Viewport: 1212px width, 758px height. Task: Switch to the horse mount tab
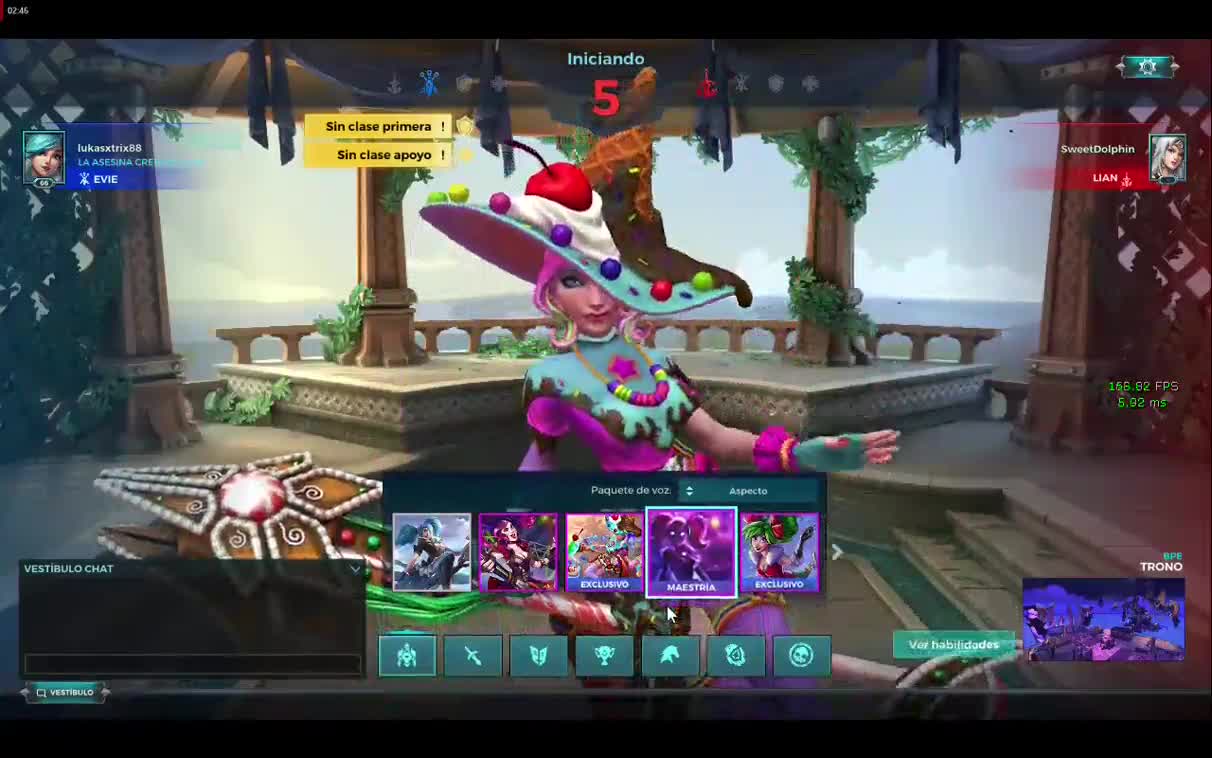[x=670, y=655]
